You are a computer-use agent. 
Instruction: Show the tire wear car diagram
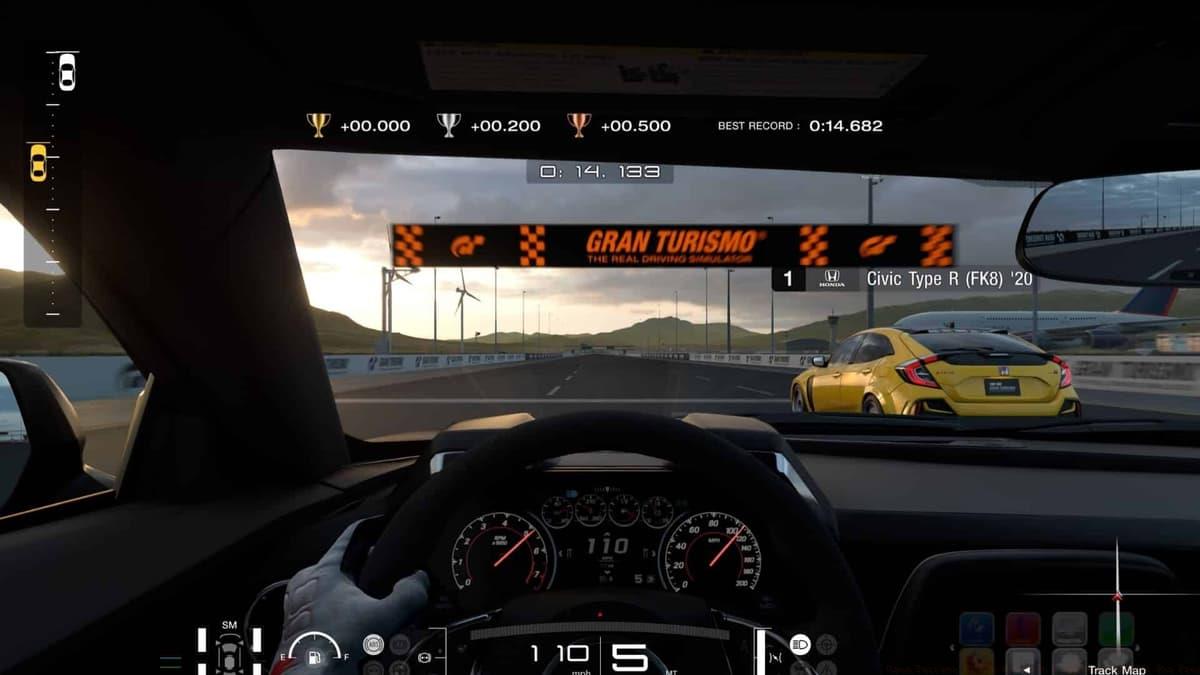click(229, 653)
